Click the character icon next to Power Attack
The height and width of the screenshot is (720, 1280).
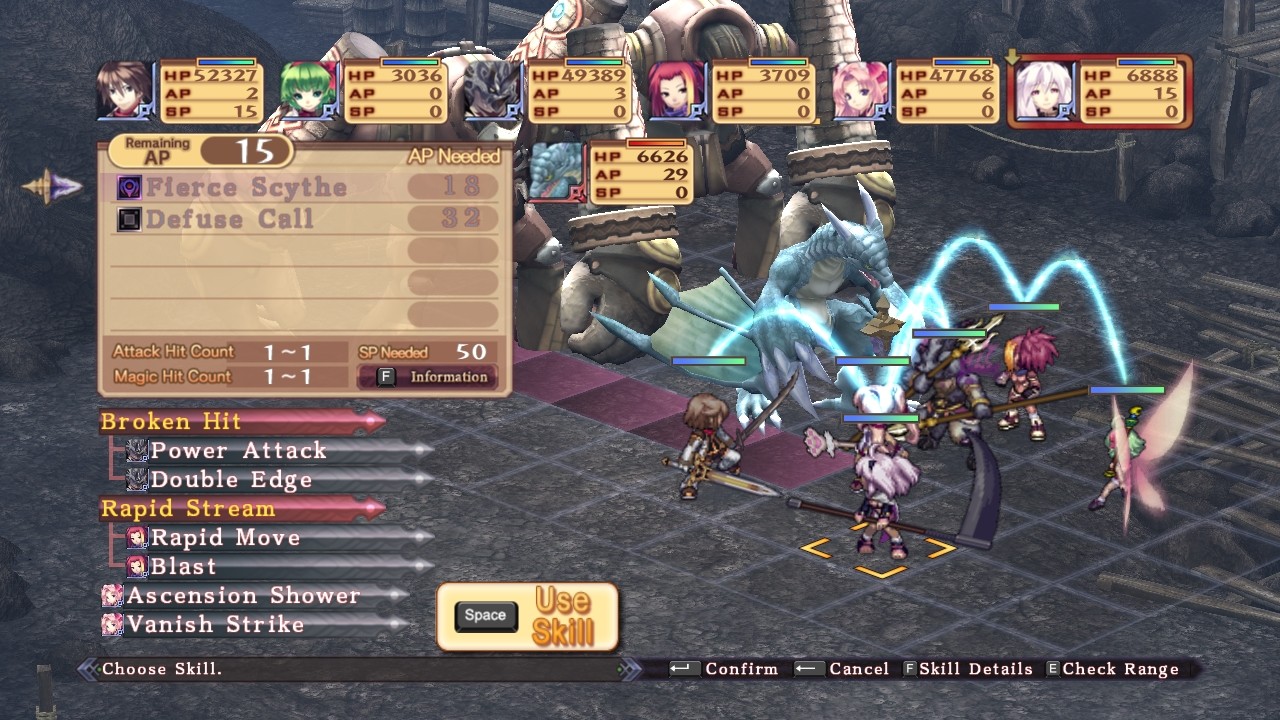tap(135, 451)
